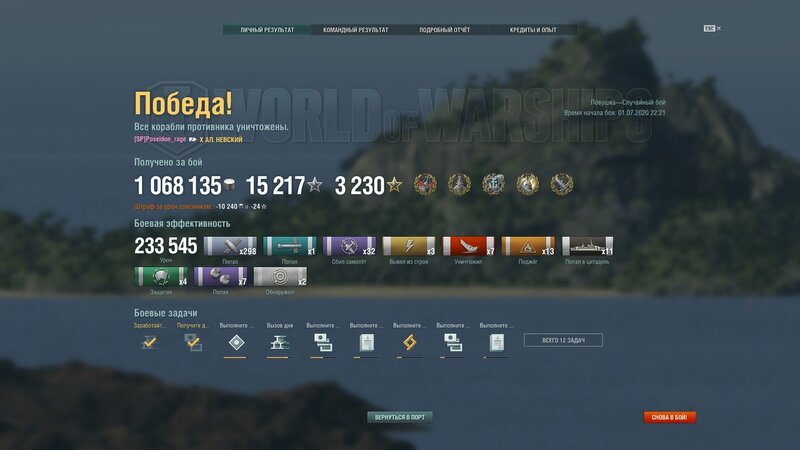The image size is (800, 450).
Task: Start another battle with Снова в бой
Action: point(670,417)
